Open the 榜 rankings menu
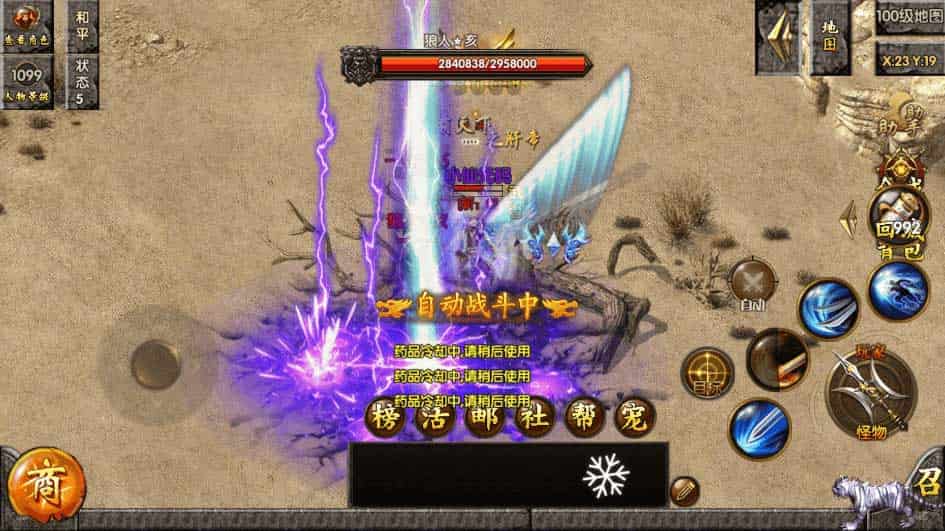The height and width of the screenshot is (531, 945). 384,416
